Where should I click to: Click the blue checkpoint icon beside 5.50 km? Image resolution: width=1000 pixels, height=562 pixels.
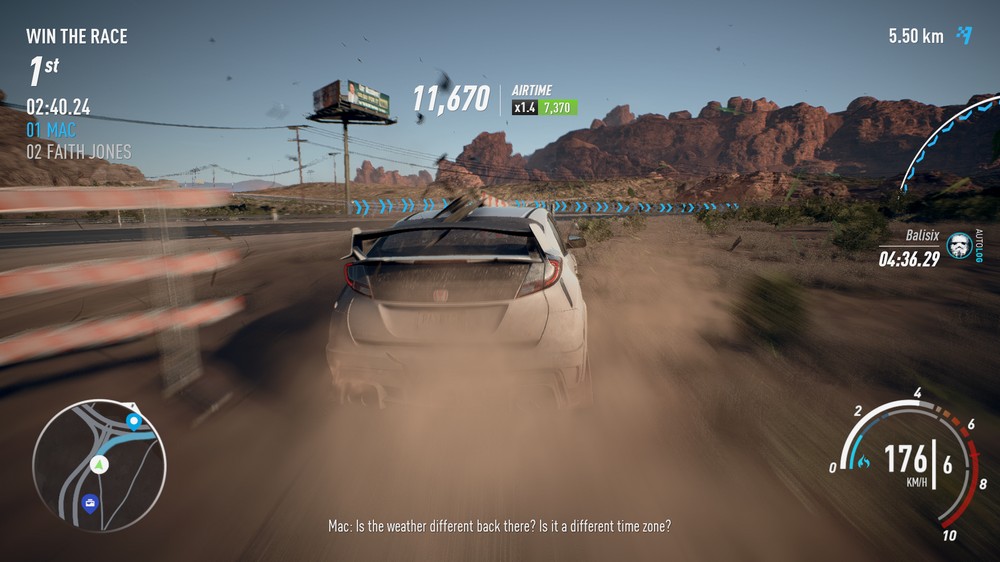[963, 36]
